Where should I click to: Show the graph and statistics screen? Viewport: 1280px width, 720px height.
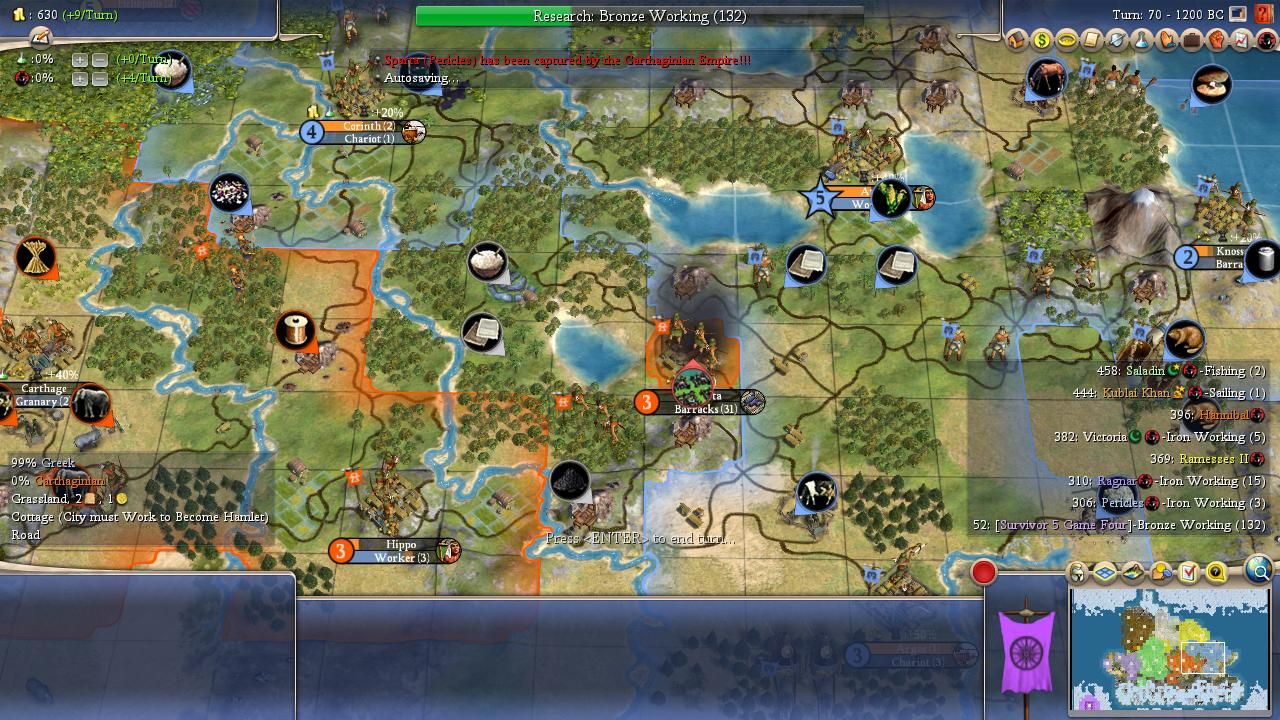click(x=1242, y=41)
